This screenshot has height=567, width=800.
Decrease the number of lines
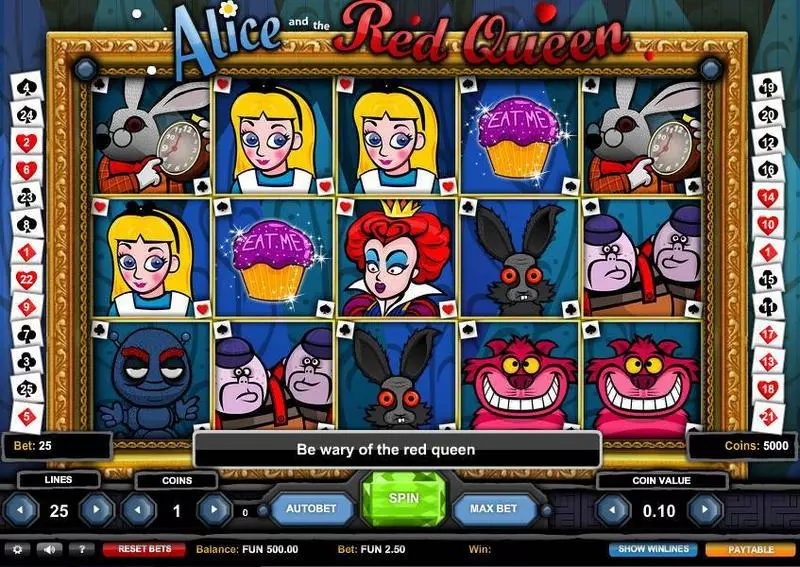(21, 510)
